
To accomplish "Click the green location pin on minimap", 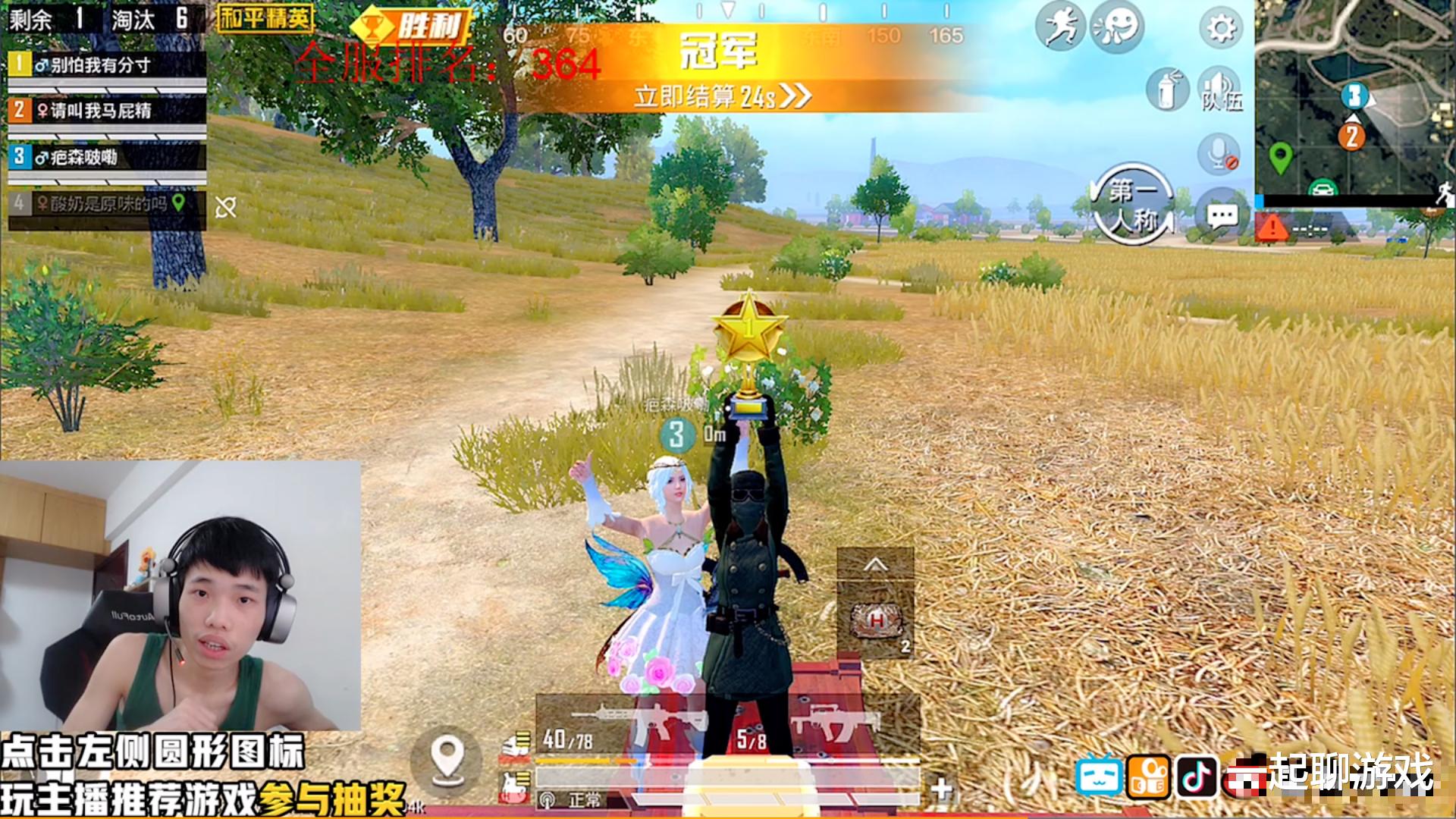I will tap(1282, 155).
